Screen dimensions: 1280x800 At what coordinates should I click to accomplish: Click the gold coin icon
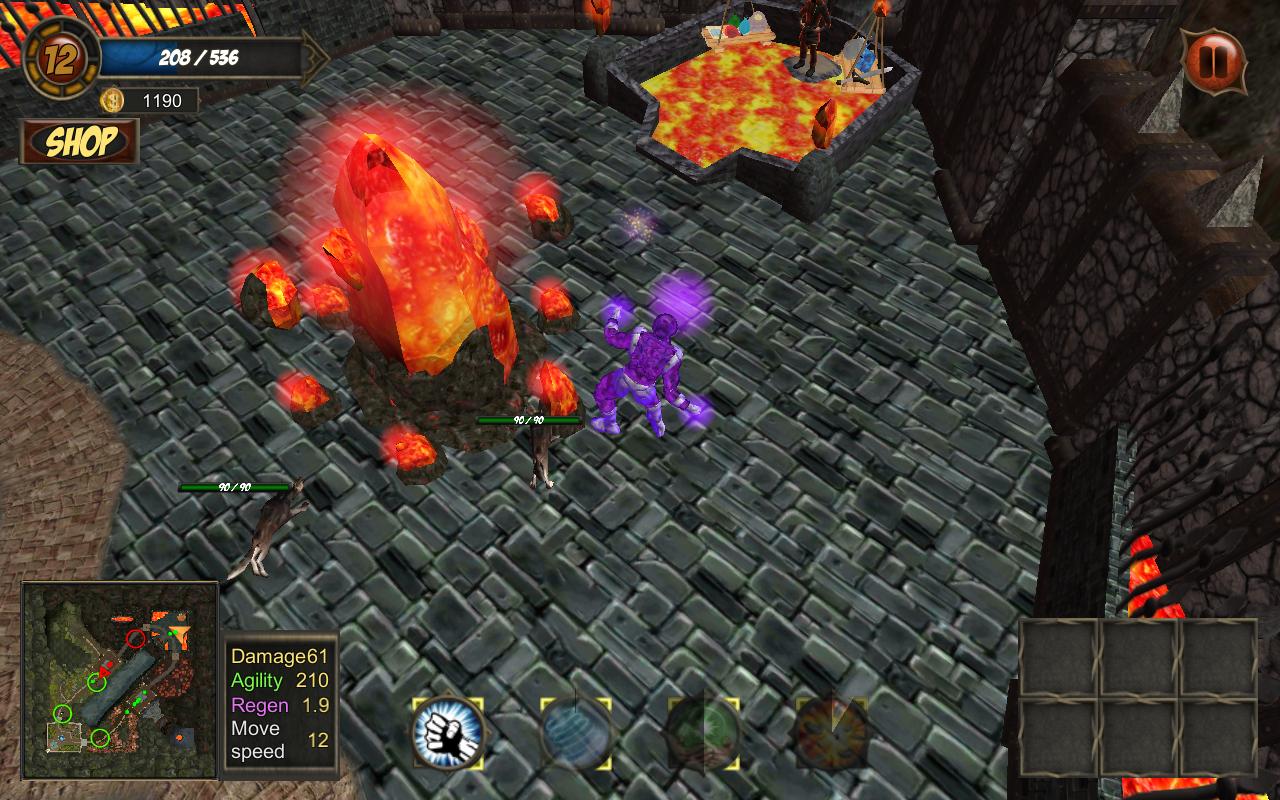[x=112, y=100]
